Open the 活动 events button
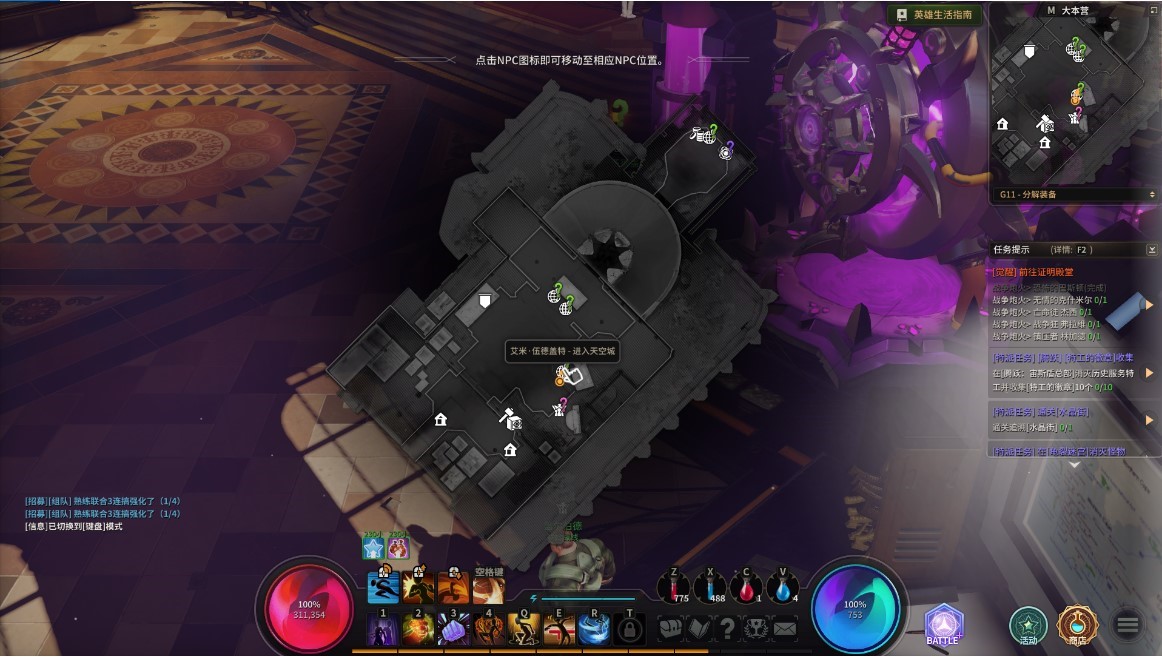This screenshot has width=1162, height=657. coord(1028,625)
